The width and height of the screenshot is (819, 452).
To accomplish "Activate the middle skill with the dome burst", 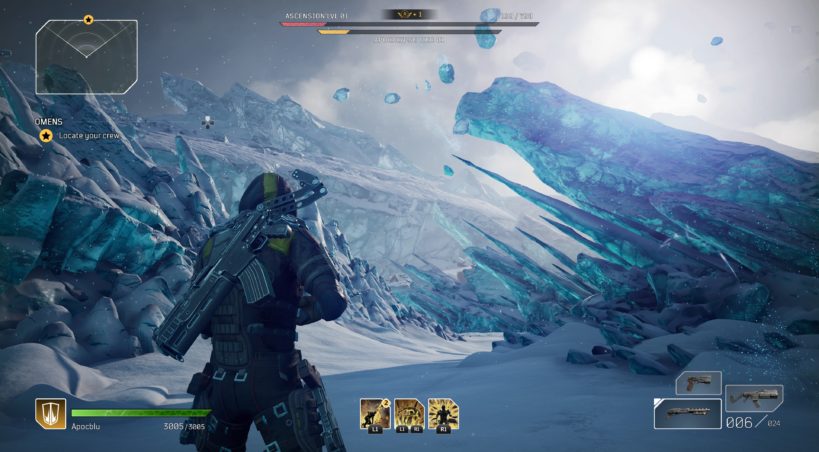I will click(x=408, y=412).
